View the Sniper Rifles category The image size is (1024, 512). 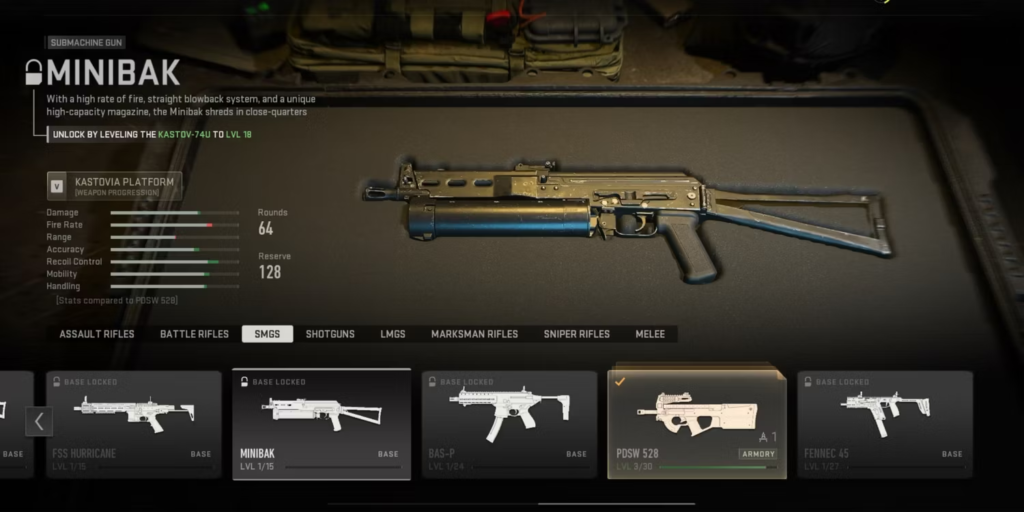pyautogui.click(x=576, y=334)
